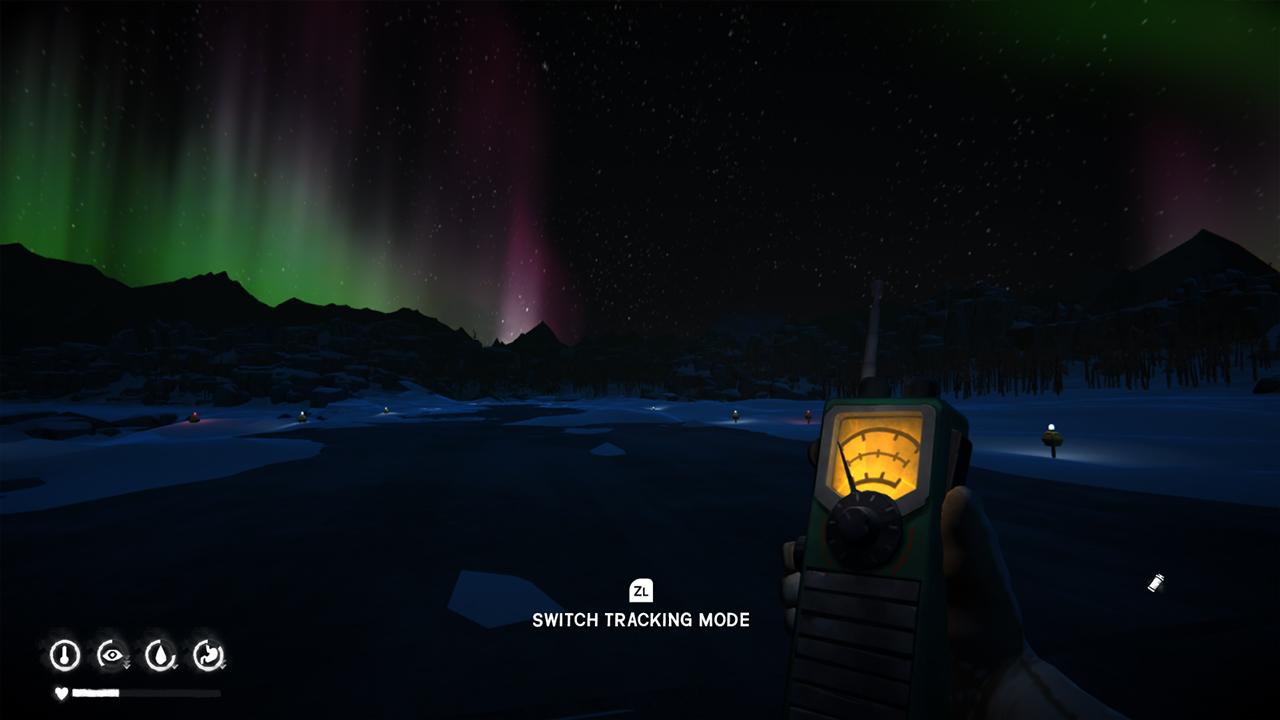Image resolution: width=1280 pixels, height=720 pixels.
Task: Click the battery indicator icon on the right
Action: (x=1155, y=583)
